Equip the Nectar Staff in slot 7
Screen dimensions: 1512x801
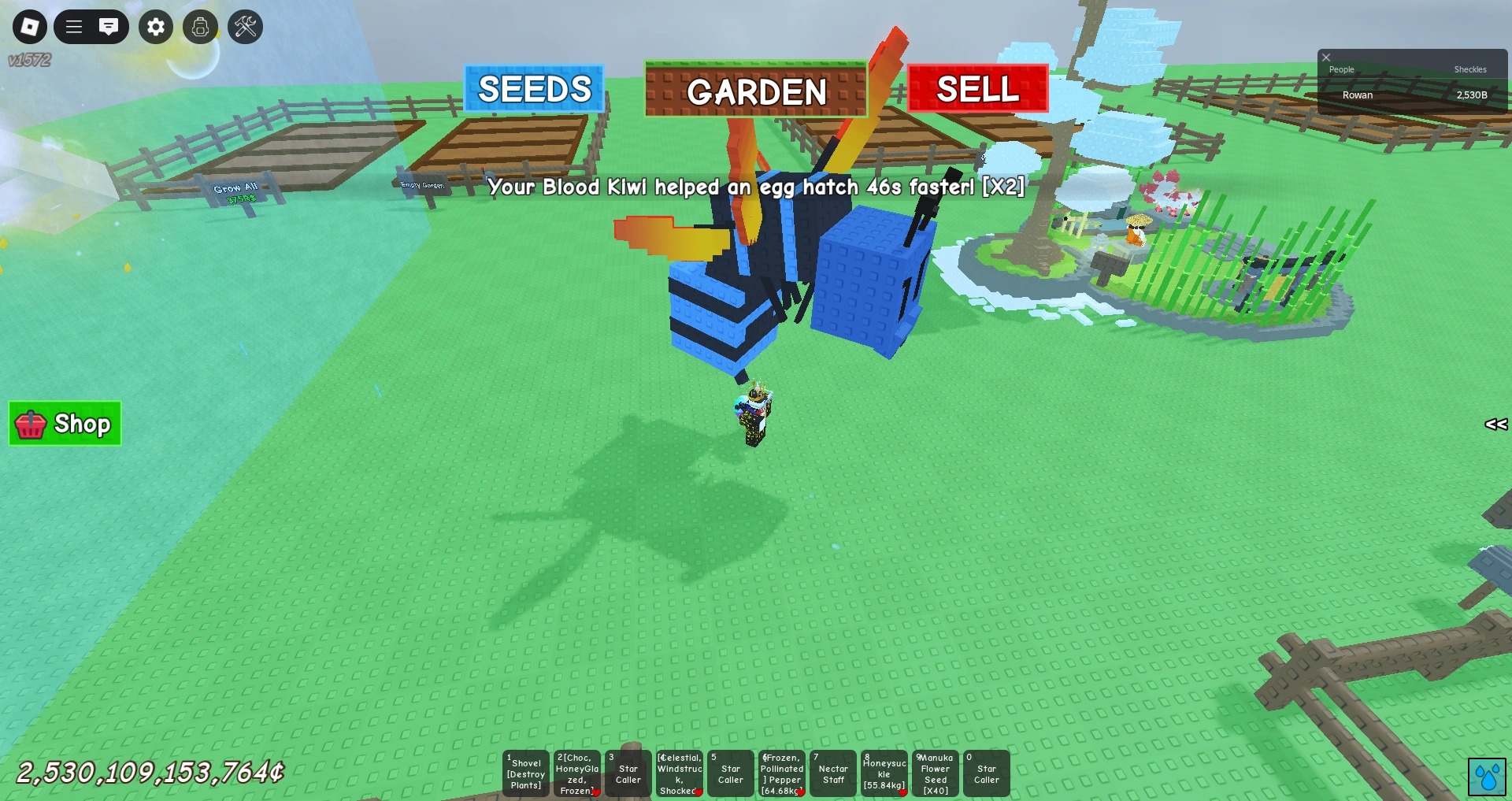pos(832,774)
